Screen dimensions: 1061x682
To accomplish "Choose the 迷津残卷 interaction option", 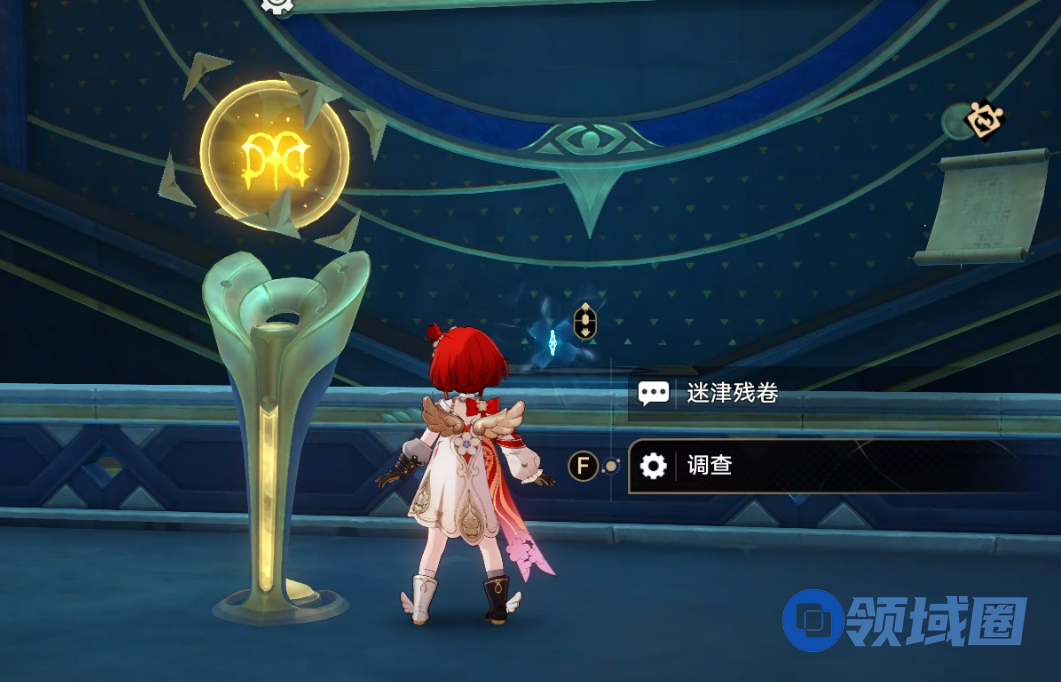I will (732, 394).
